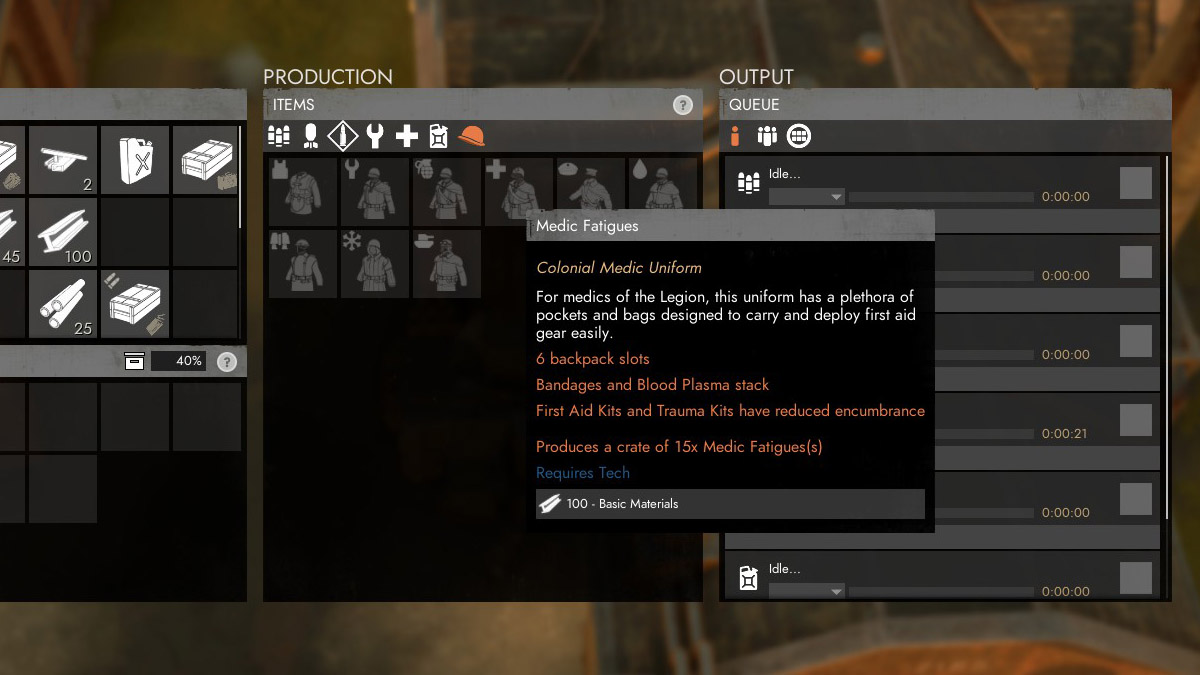
Task: Pick the grenadier uniform with grenade icon
Action: point(447,191)
